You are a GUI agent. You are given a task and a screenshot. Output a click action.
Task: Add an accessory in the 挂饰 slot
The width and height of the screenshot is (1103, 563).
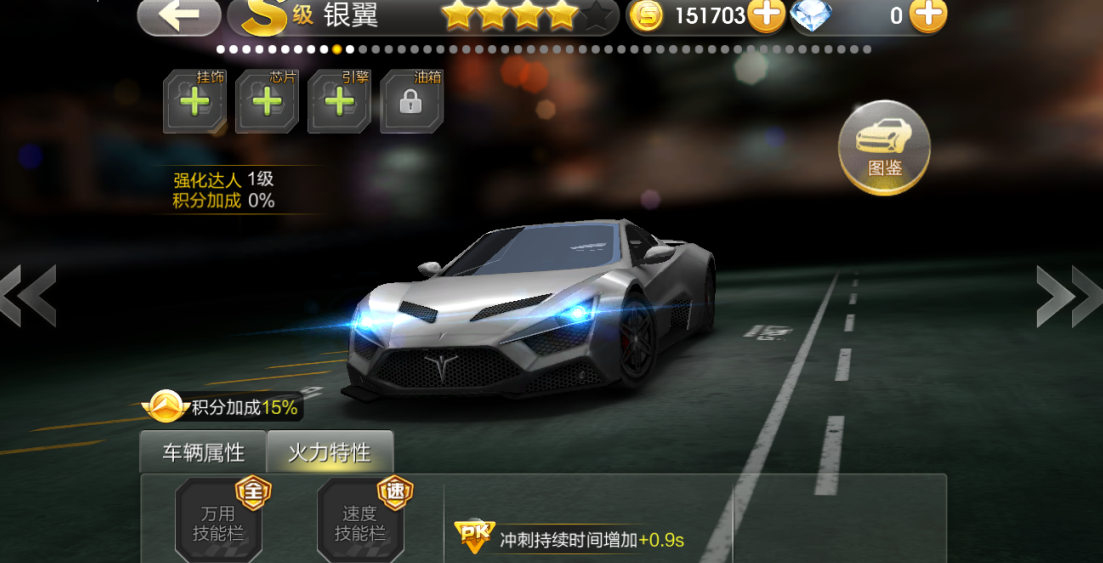(x=195, y=101)
